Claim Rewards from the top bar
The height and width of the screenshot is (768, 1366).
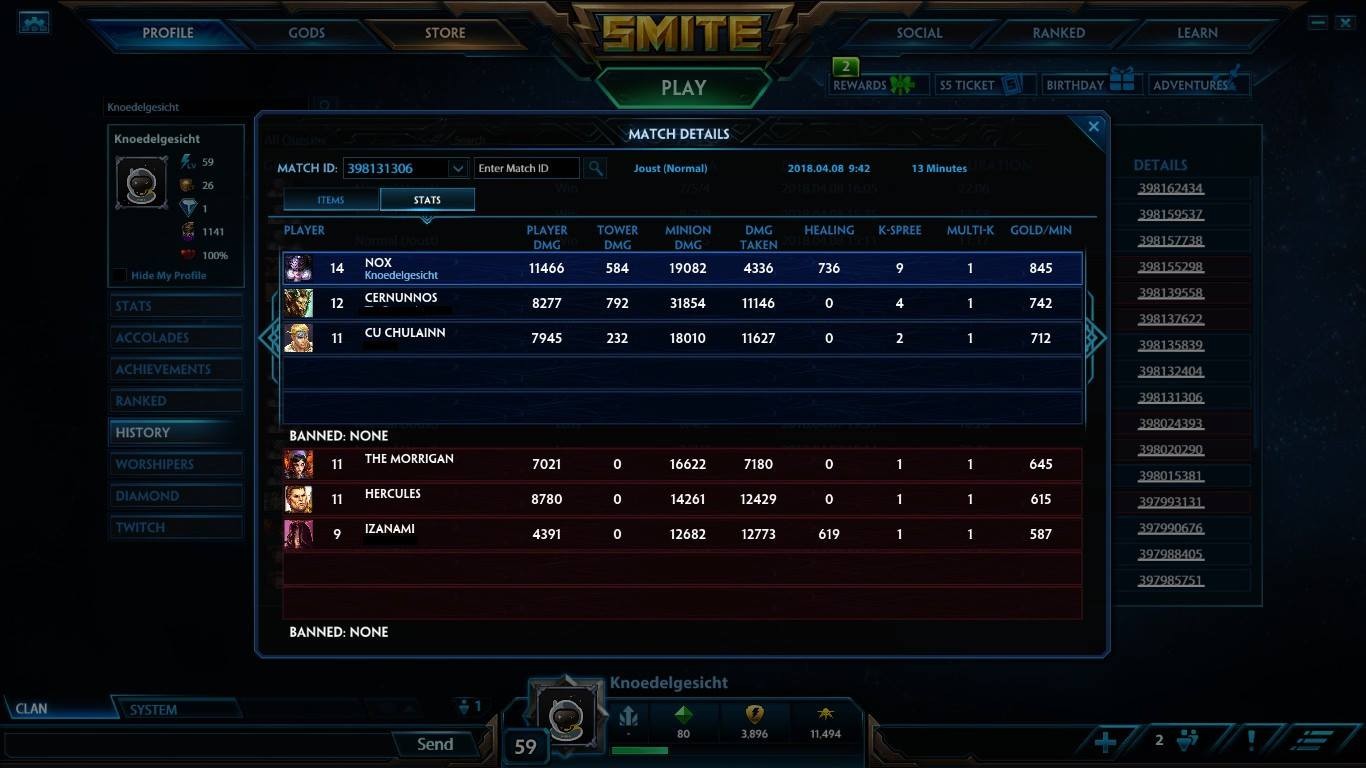coord(873,85)
